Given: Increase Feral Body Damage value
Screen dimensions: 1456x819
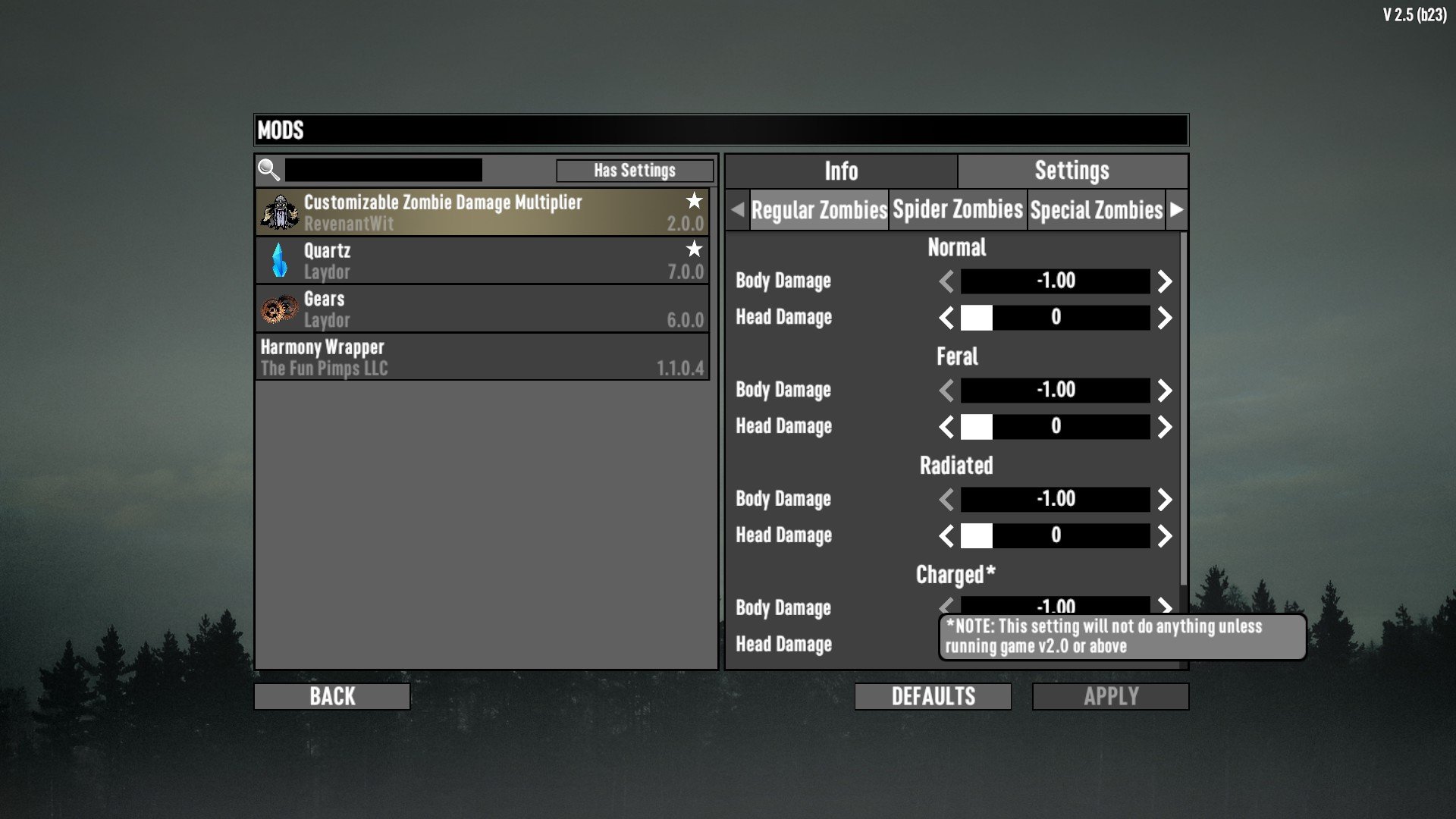Looking at the screenshot, I should (x=1165, y=391).
